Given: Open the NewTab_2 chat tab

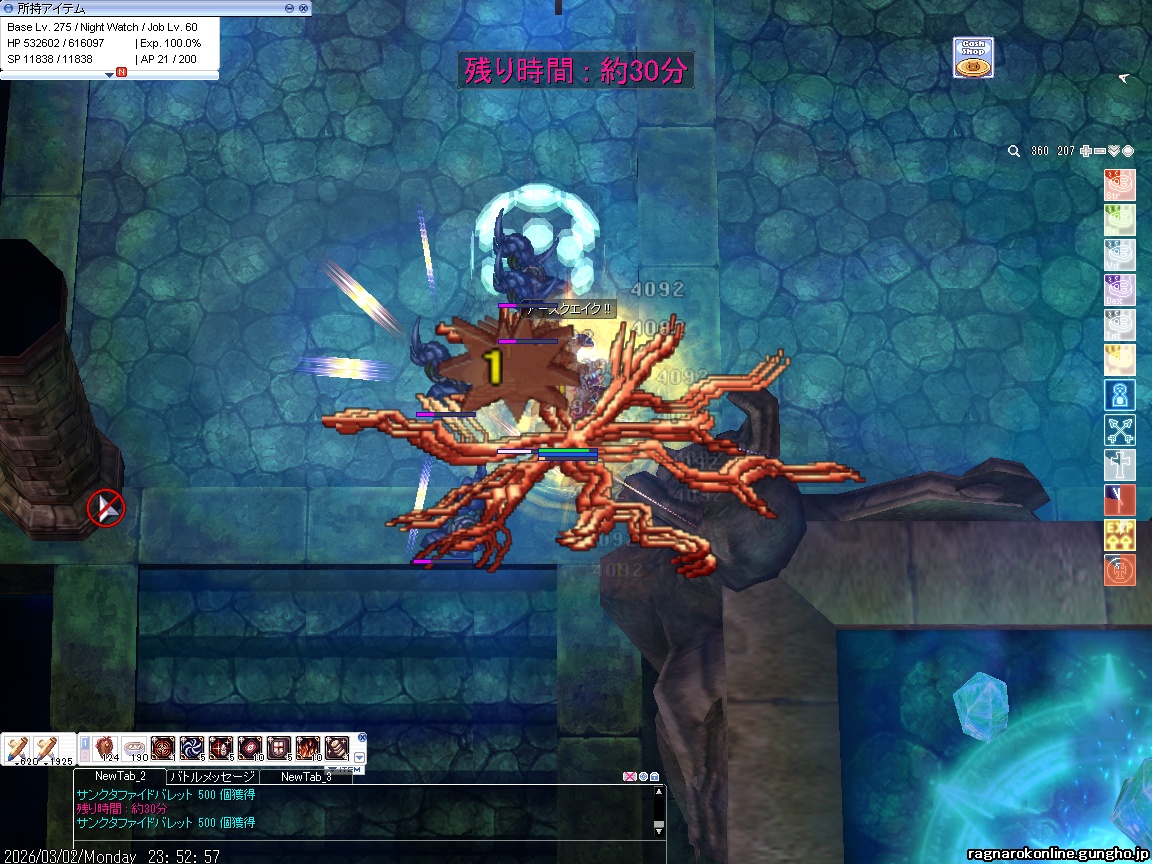Looking at the screenshot, I should [120, 776].
